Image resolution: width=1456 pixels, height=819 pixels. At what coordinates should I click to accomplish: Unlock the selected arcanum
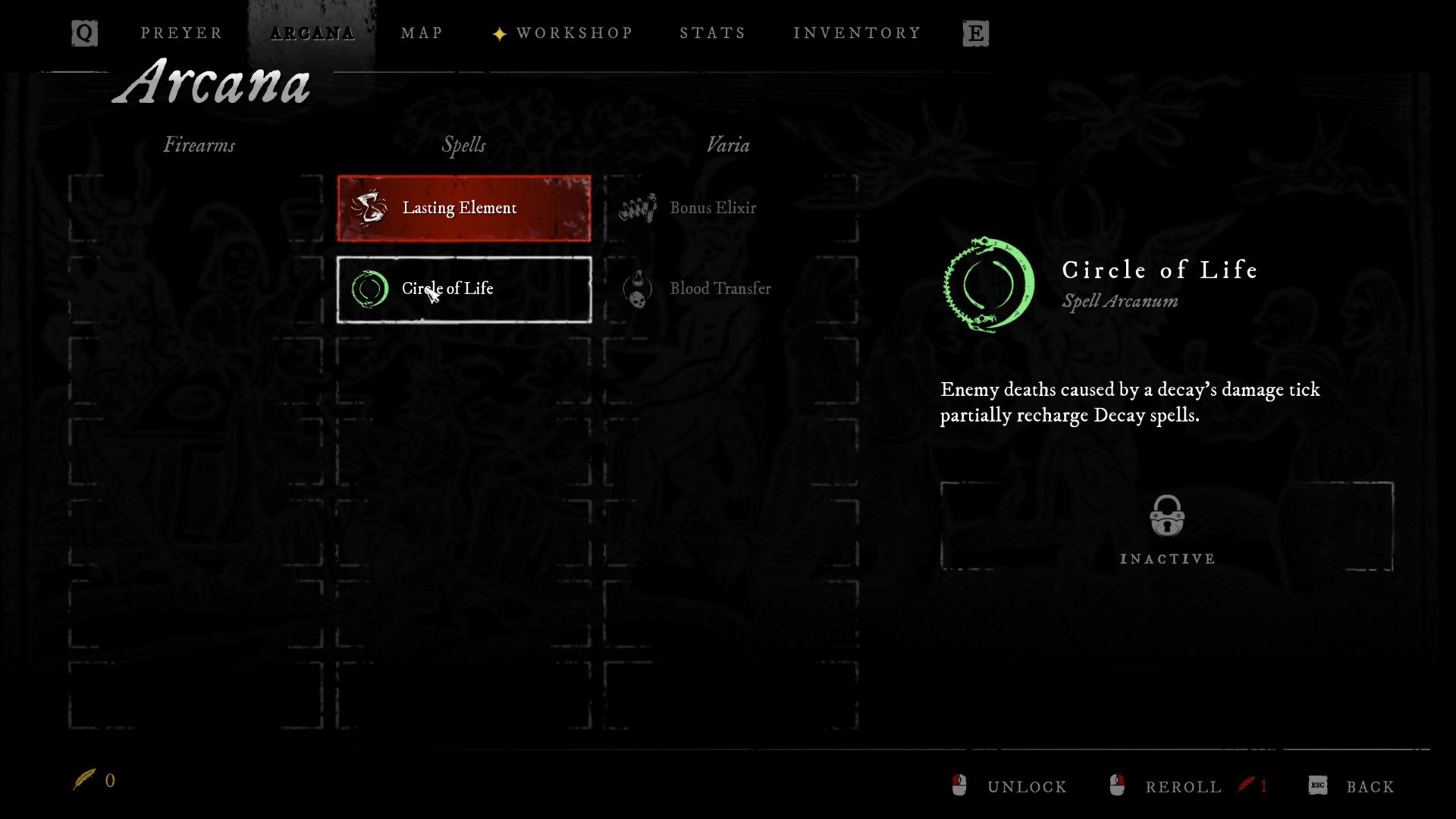pyautogui.click(x=1012, y=786)
